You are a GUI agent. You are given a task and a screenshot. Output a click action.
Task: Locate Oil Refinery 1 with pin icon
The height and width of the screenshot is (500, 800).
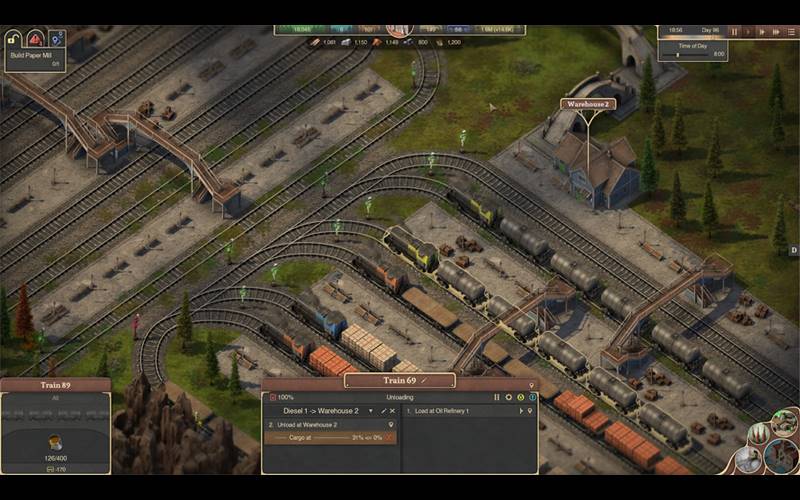[532, 411]
